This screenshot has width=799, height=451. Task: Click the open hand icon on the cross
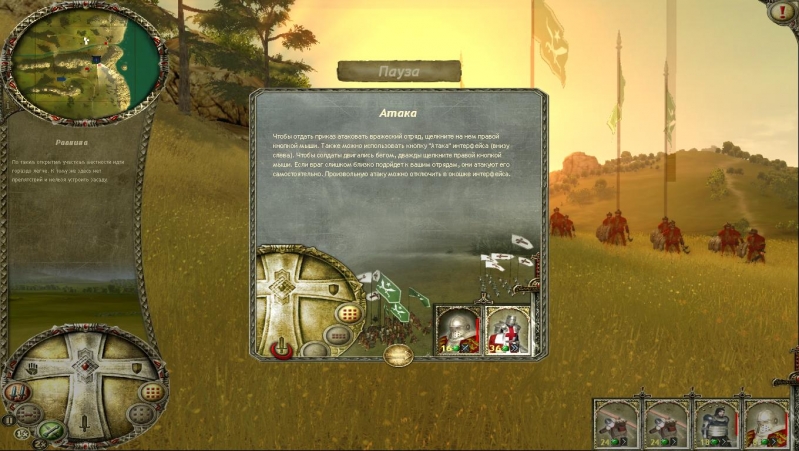[33, 370]
